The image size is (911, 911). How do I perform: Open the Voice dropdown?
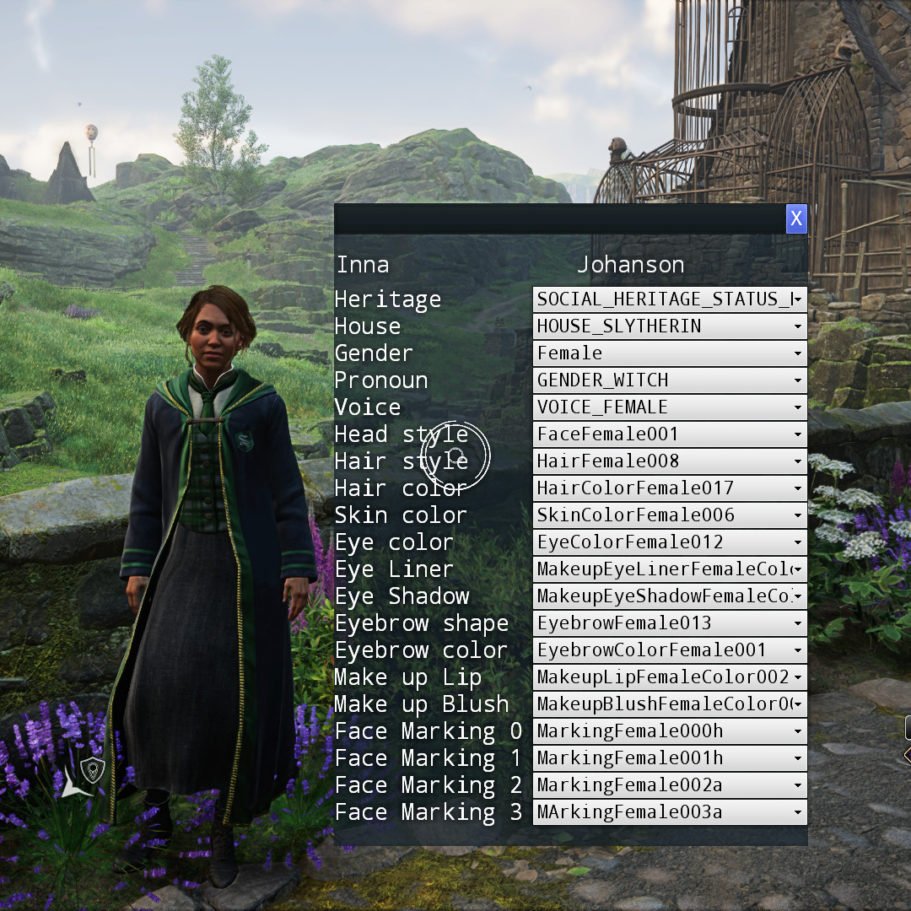click(x=669, y=407)
